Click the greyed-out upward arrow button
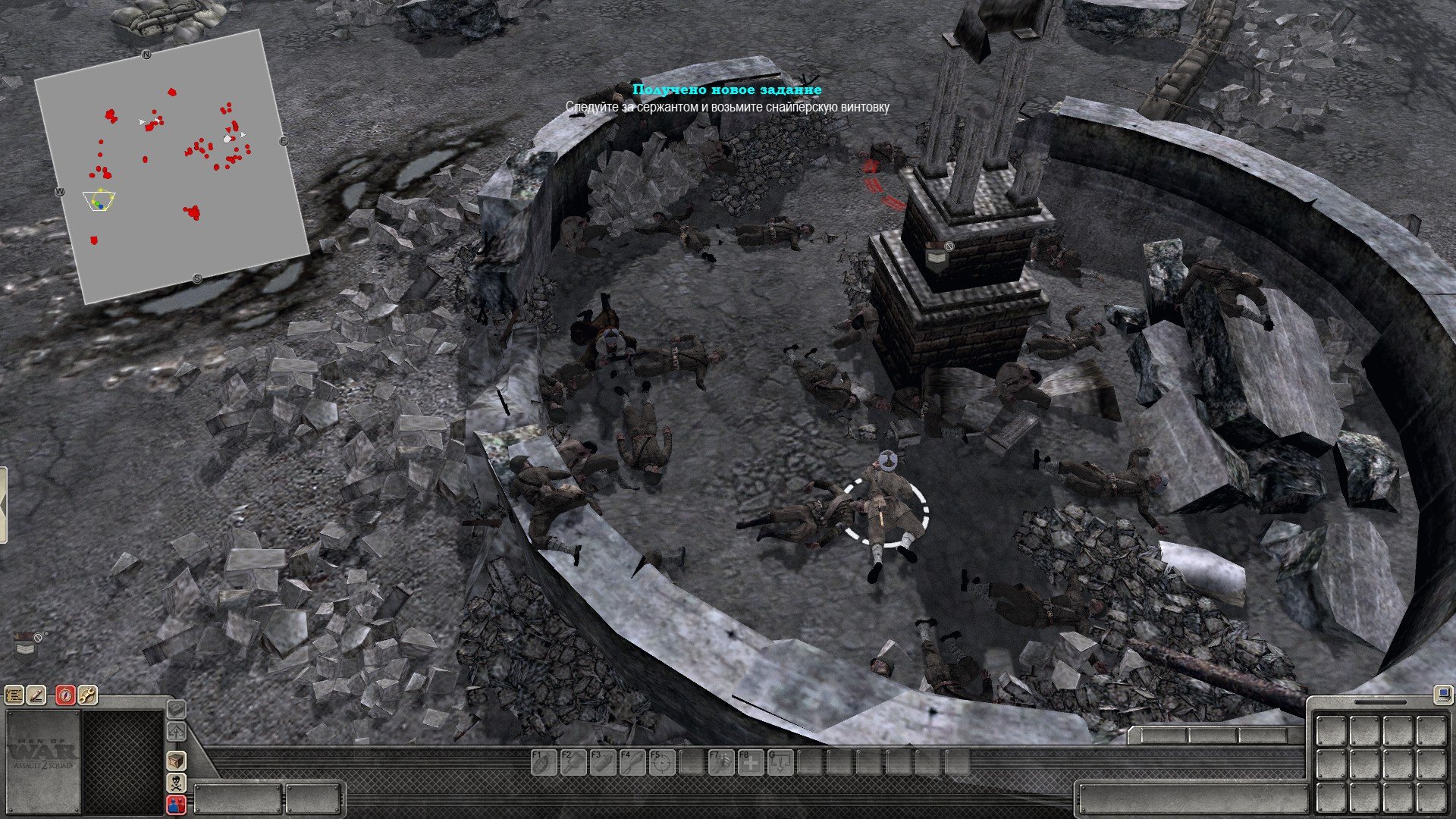Image resolution: width=1456 pixels, height=819 pixels. (177, 732)
